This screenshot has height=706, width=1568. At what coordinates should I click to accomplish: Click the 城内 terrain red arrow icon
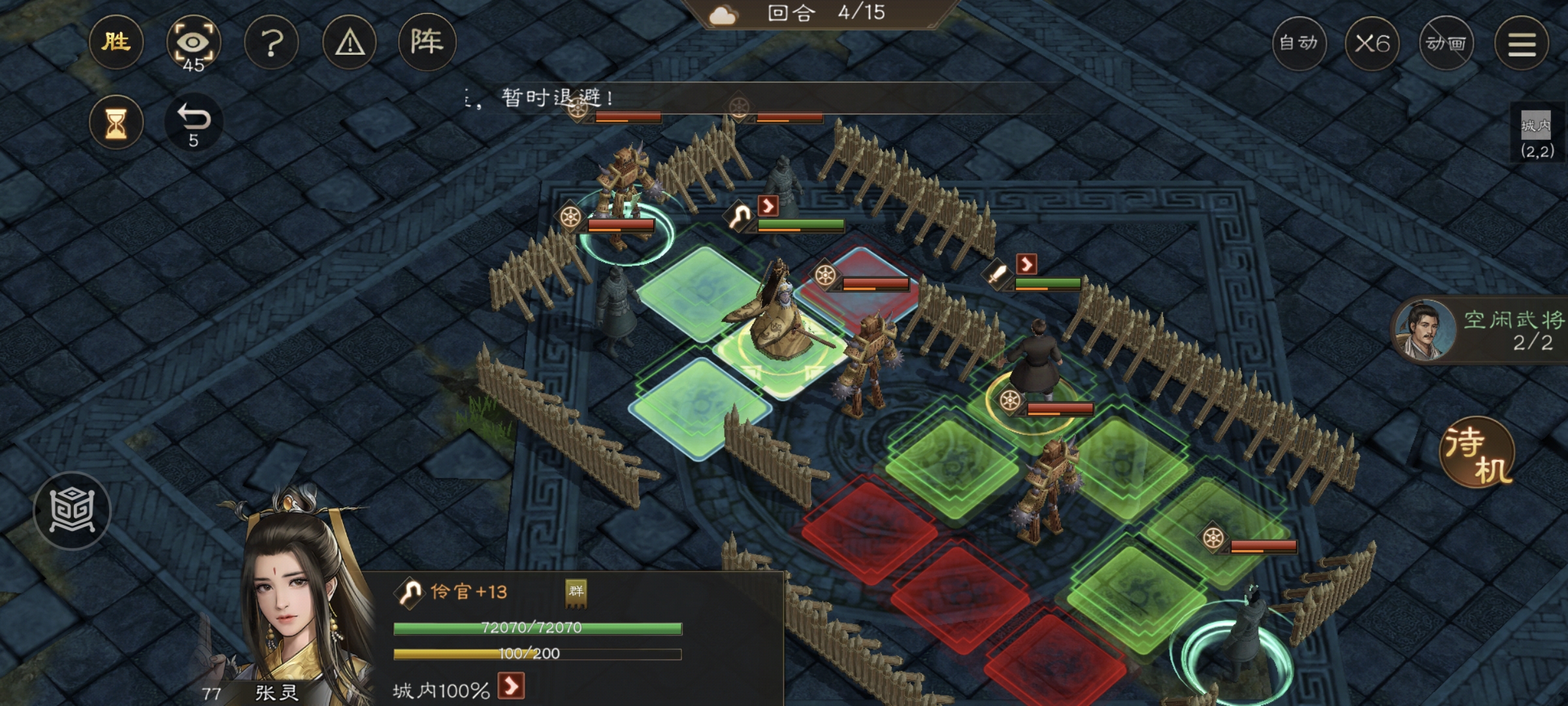pos(511,686)
